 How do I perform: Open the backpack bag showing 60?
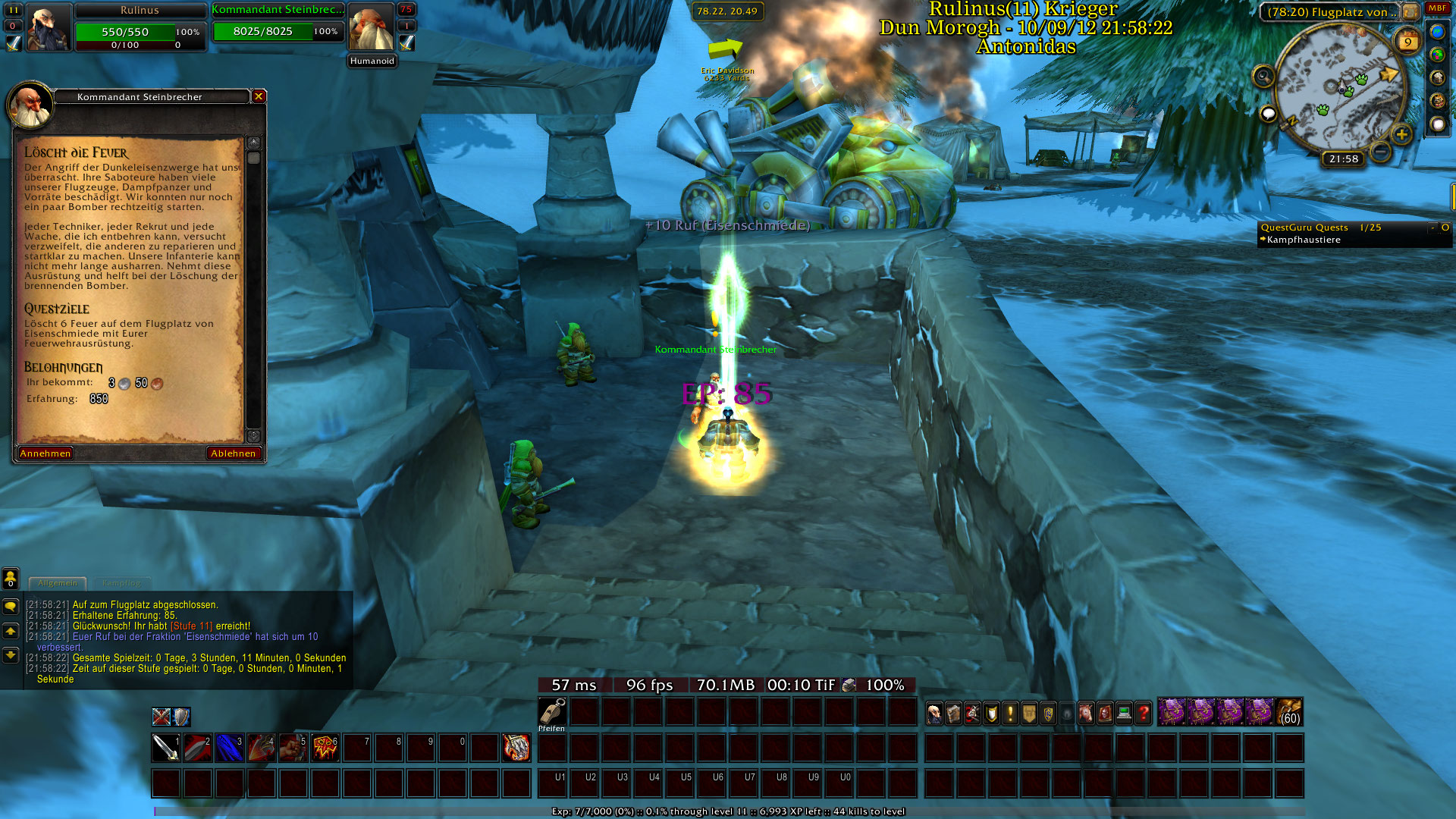[1289, 713]
